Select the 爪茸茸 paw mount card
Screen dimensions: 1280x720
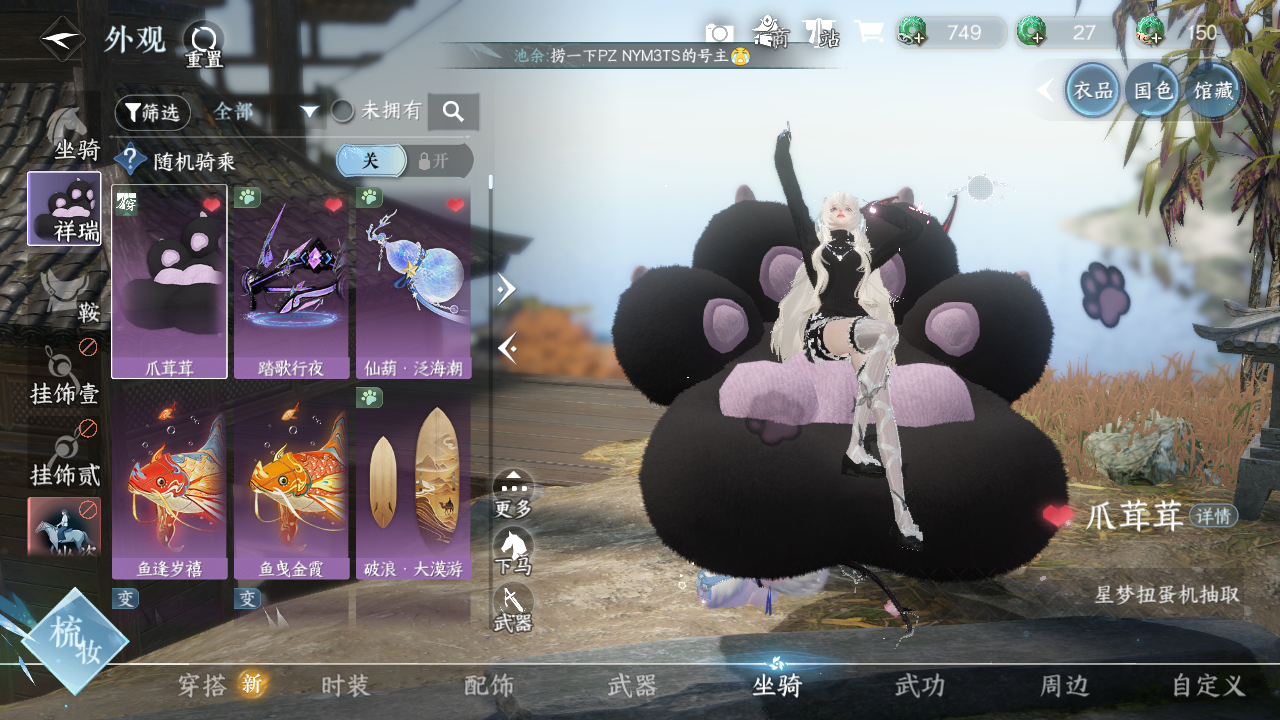(169, 281)
